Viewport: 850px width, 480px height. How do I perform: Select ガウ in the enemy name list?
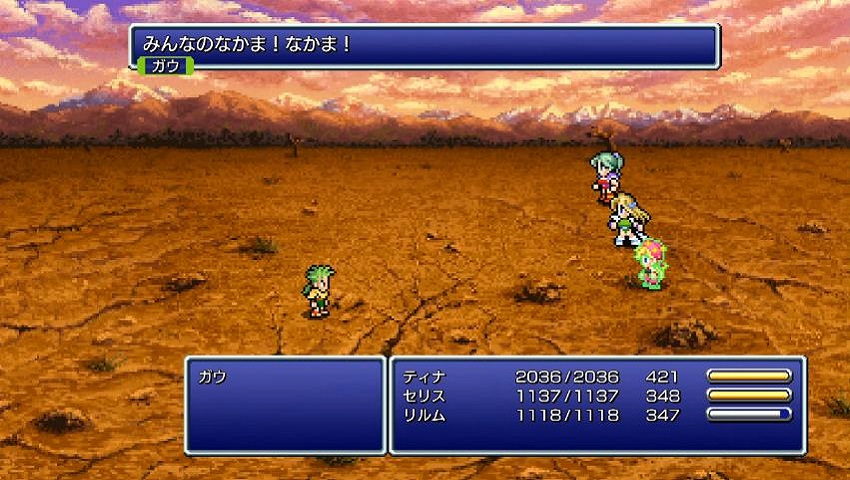213,377
